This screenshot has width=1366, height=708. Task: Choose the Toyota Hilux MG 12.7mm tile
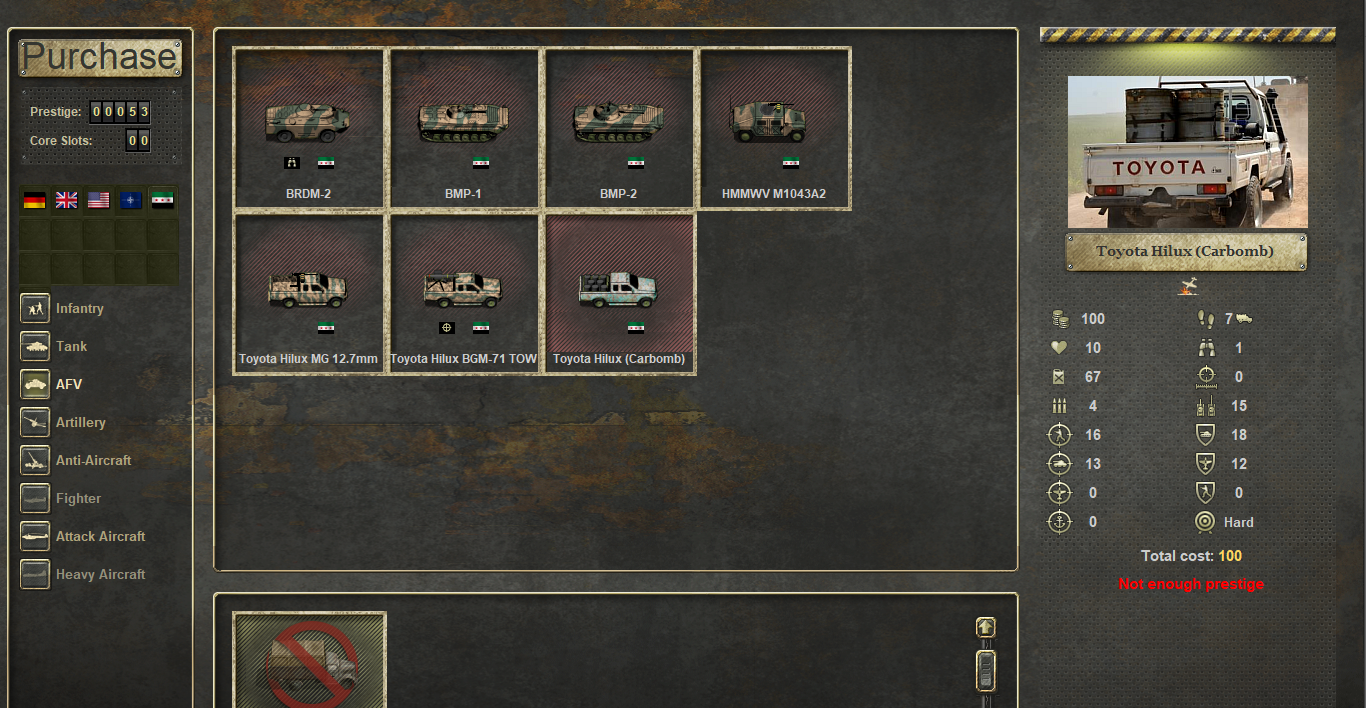[x=309, y=294]
